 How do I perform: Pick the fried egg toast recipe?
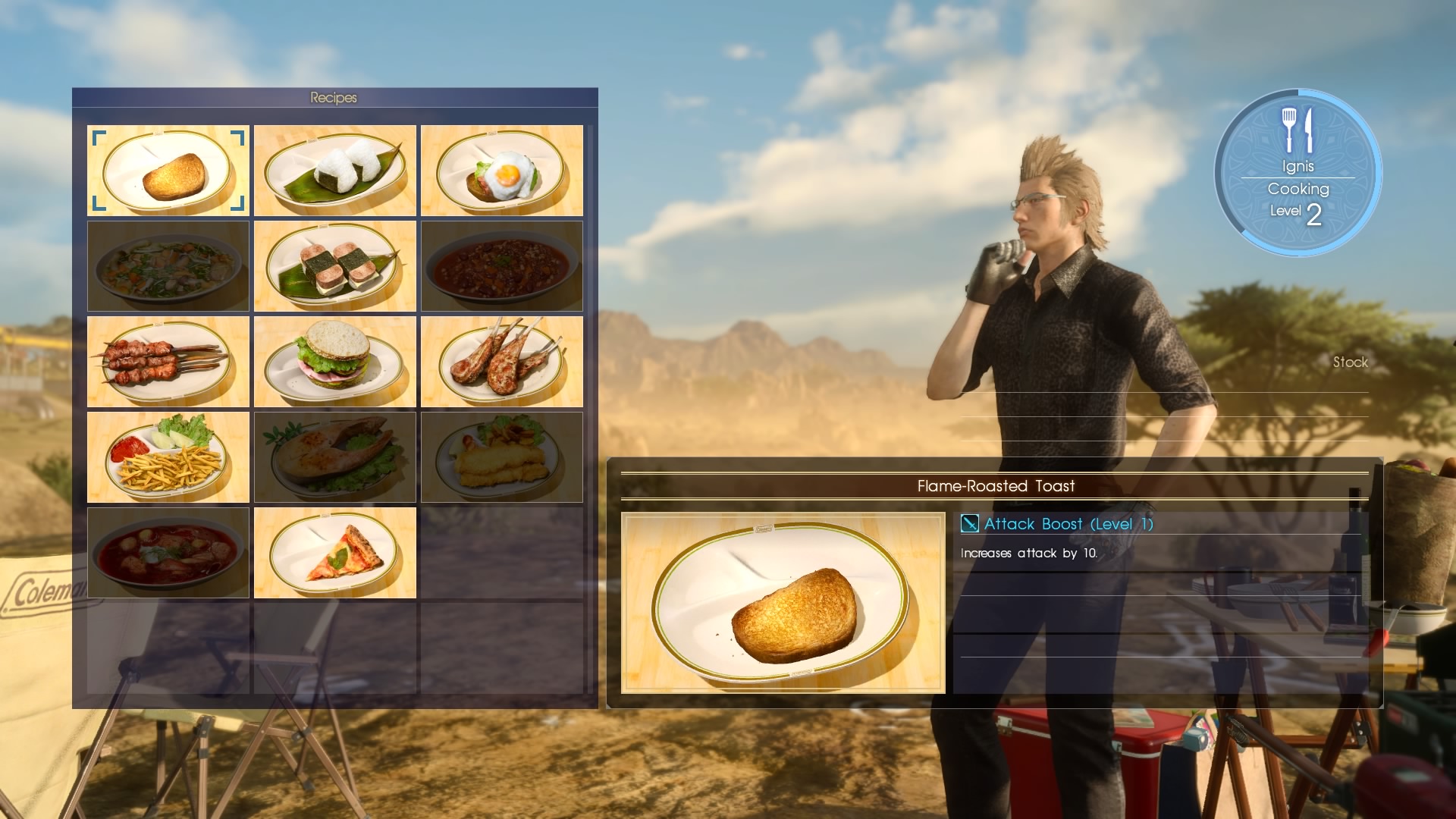click(502, 171)
